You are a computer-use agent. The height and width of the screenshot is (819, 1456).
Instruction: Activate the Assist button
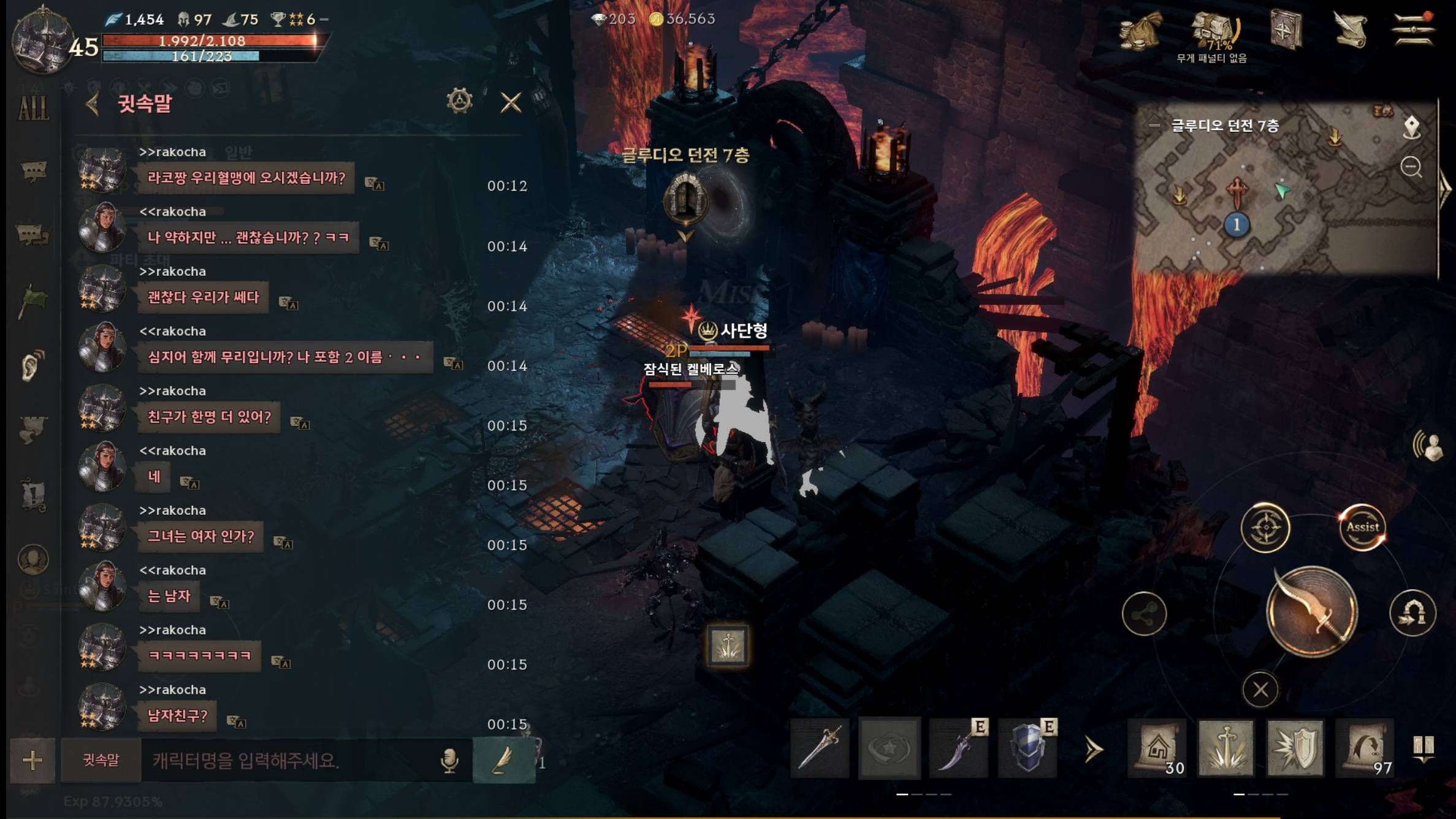pos(1362,527)
